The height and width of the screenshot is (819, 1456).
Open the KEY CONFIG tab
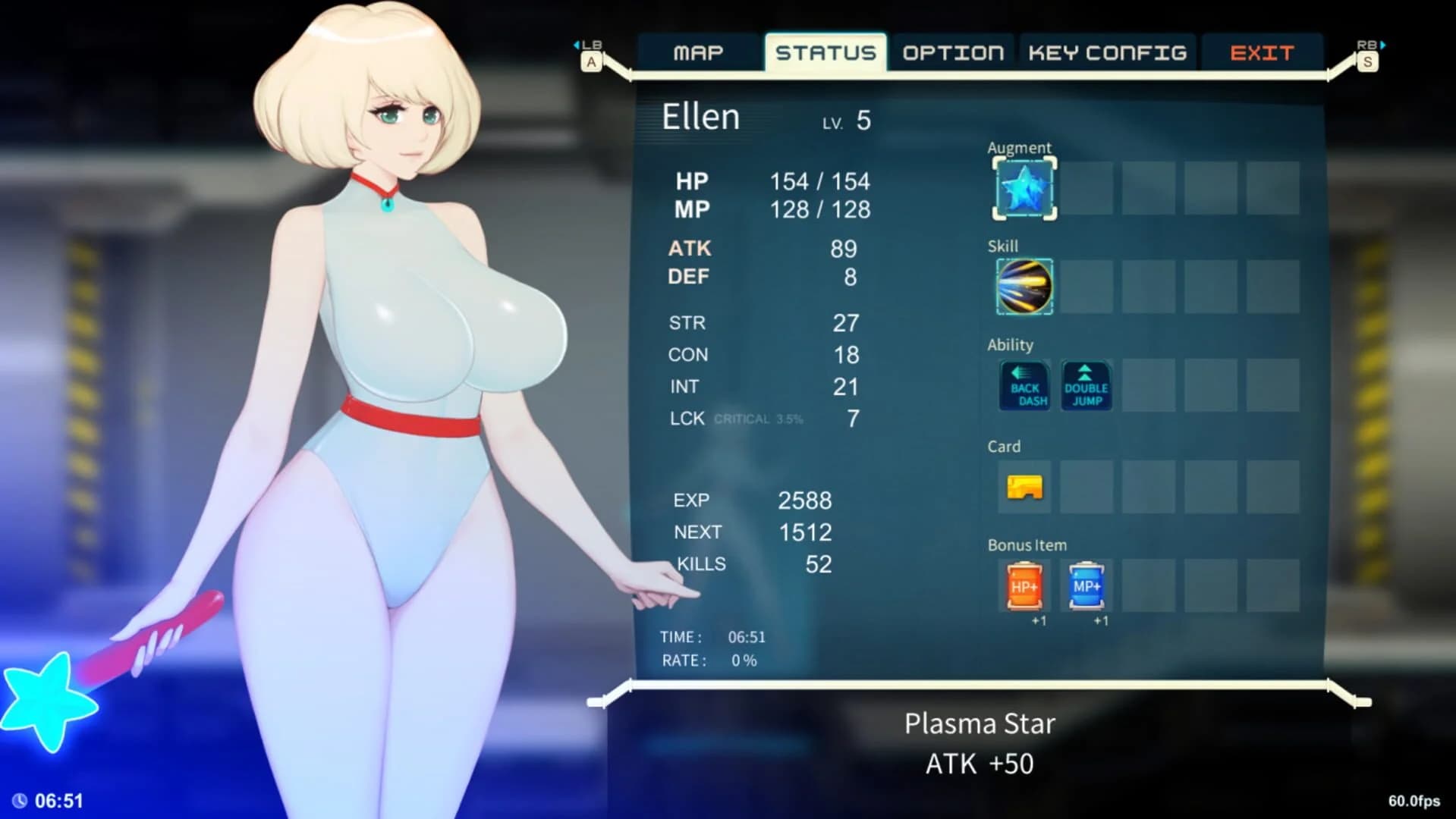1107,52
